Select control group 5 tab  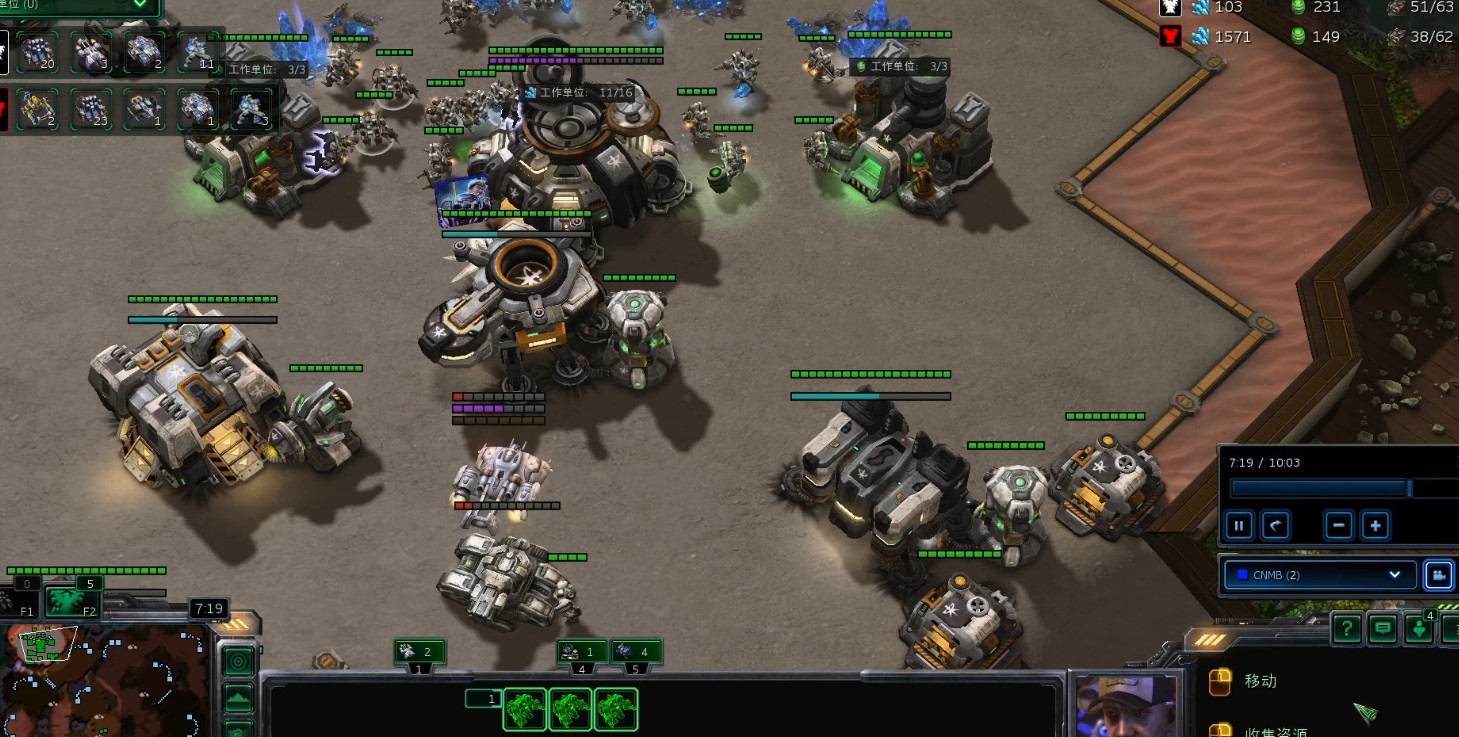[636, 653]
